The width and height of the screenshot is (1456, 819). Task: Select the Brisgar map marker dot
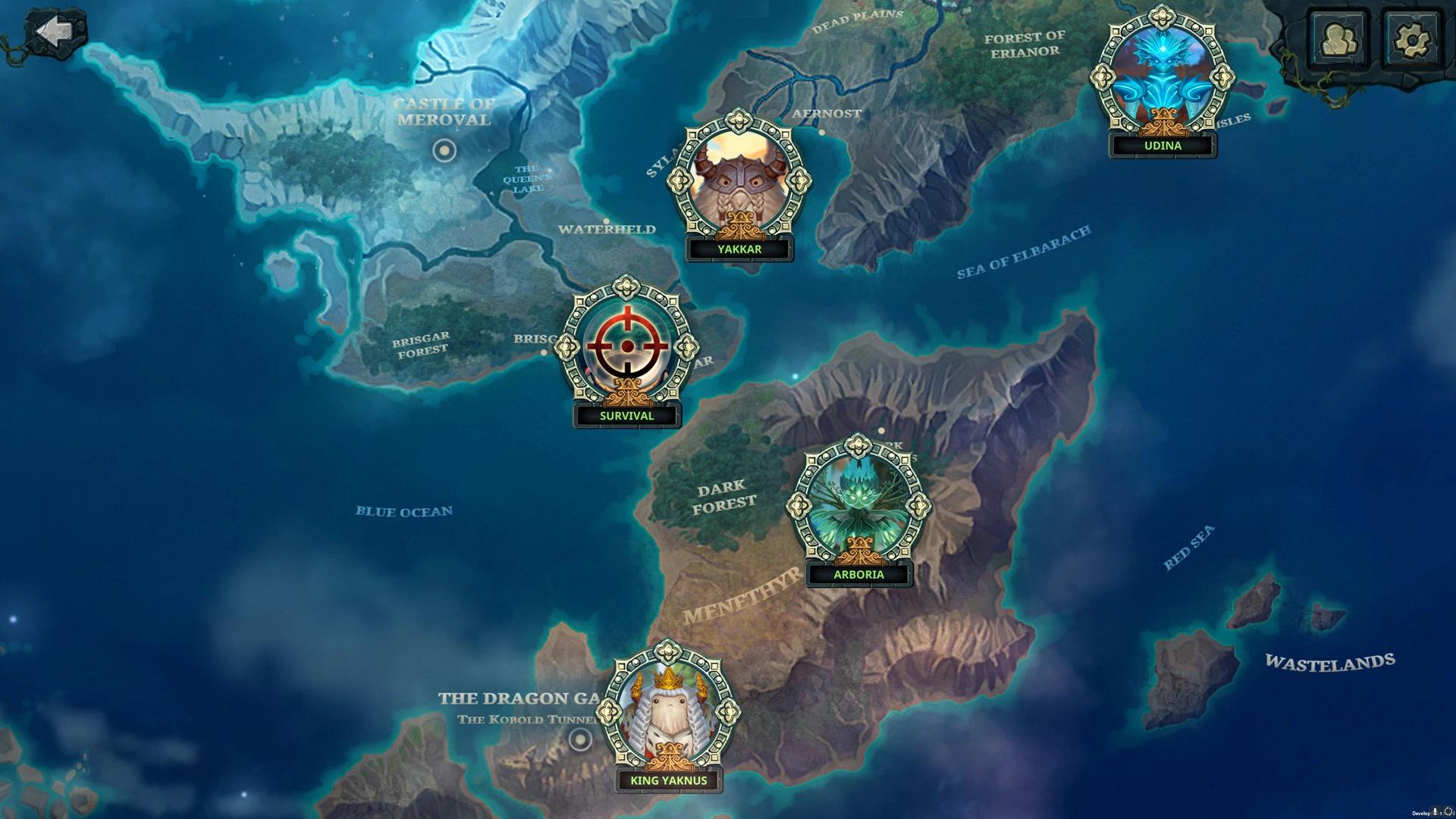pos(543,352)
